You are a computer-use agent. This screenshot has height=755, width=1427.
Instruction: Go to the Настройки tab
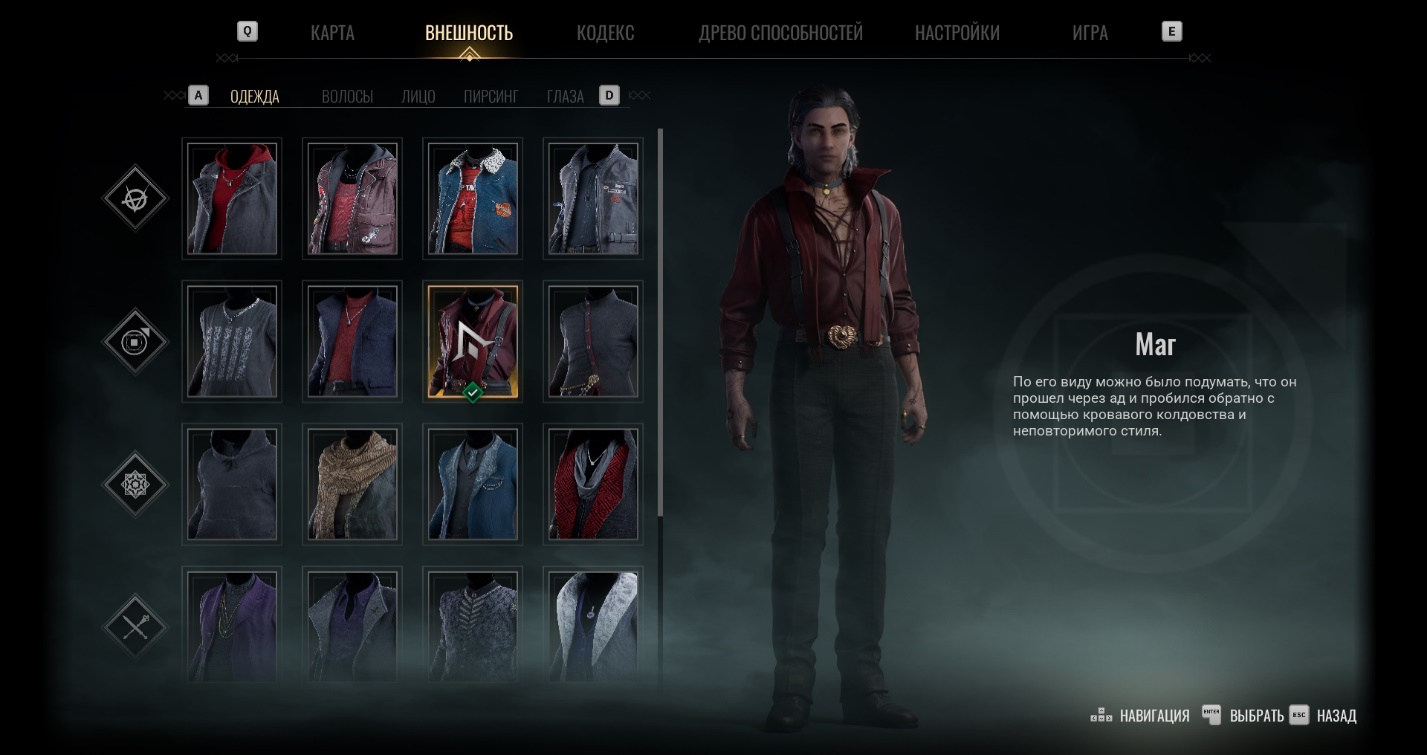(957, 33)
